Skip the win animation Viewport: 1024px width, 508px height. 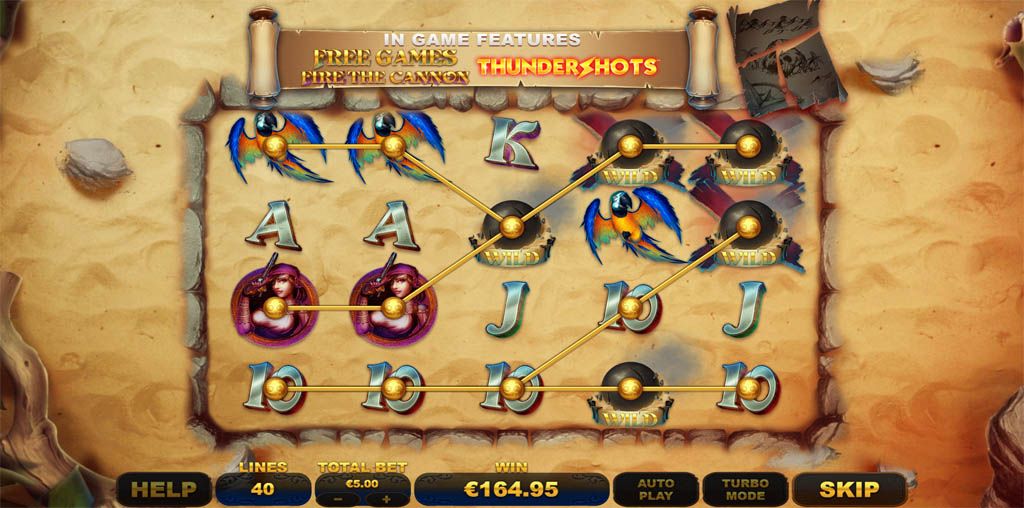click(x=848, y=489)
